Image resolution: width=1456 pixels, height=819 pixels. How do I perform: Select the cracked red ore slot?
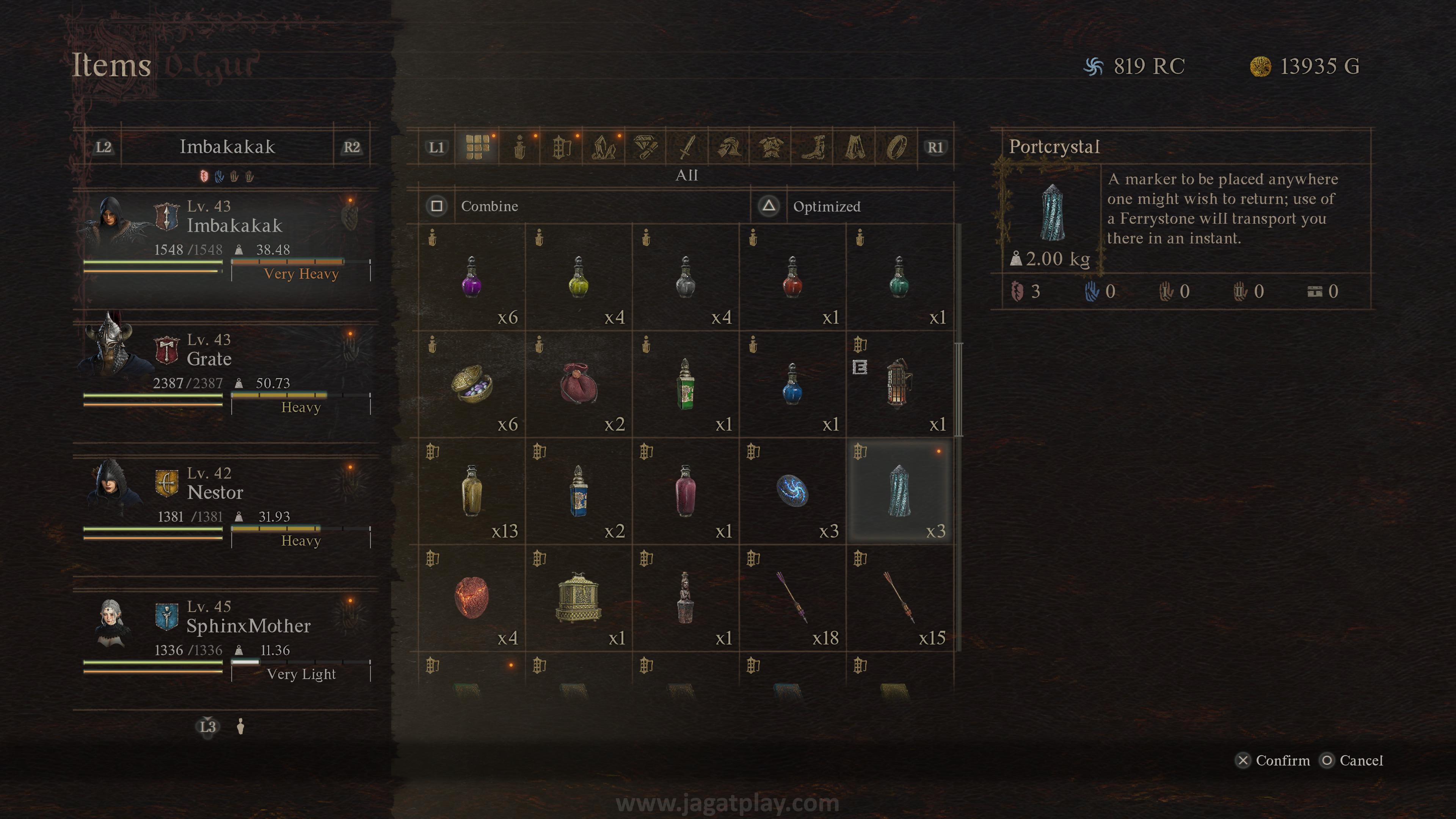pos(471,598)
